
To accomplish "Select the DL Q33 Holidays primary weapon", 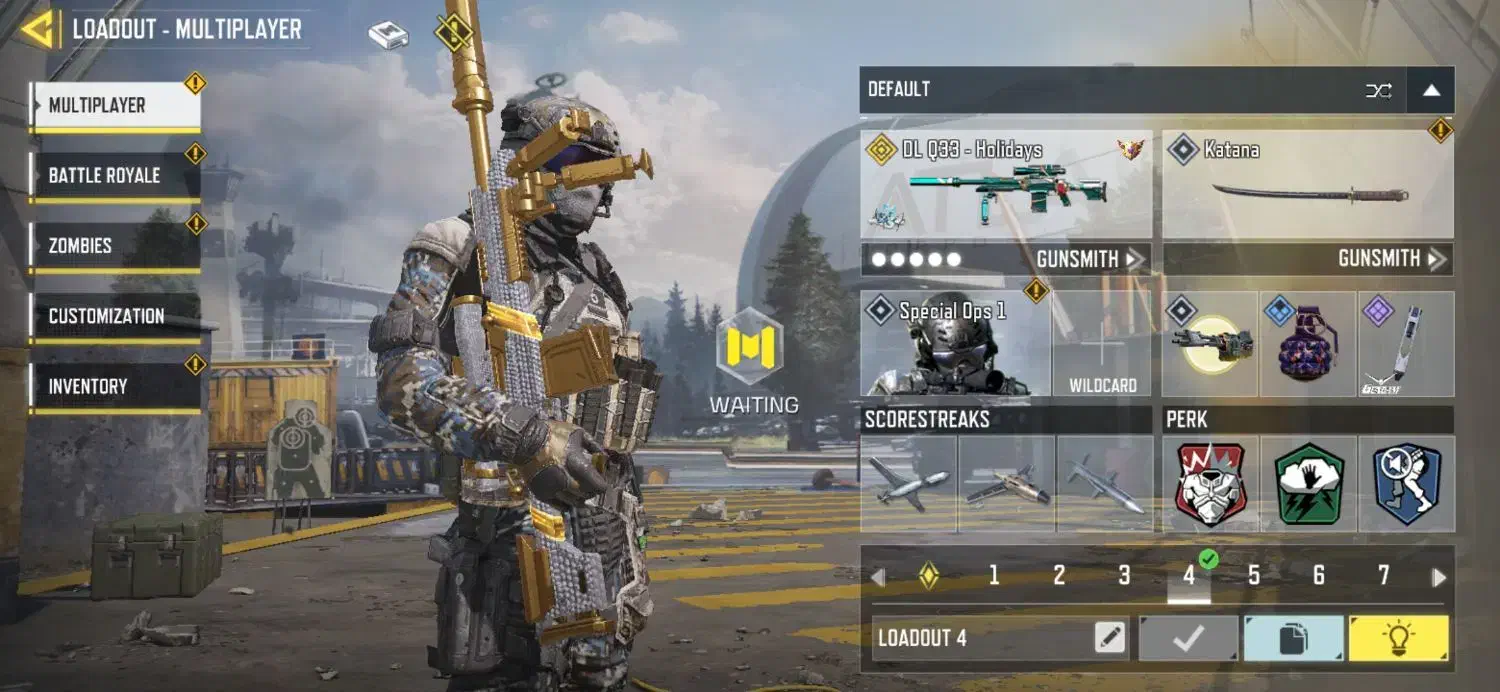I will 1006,184.
